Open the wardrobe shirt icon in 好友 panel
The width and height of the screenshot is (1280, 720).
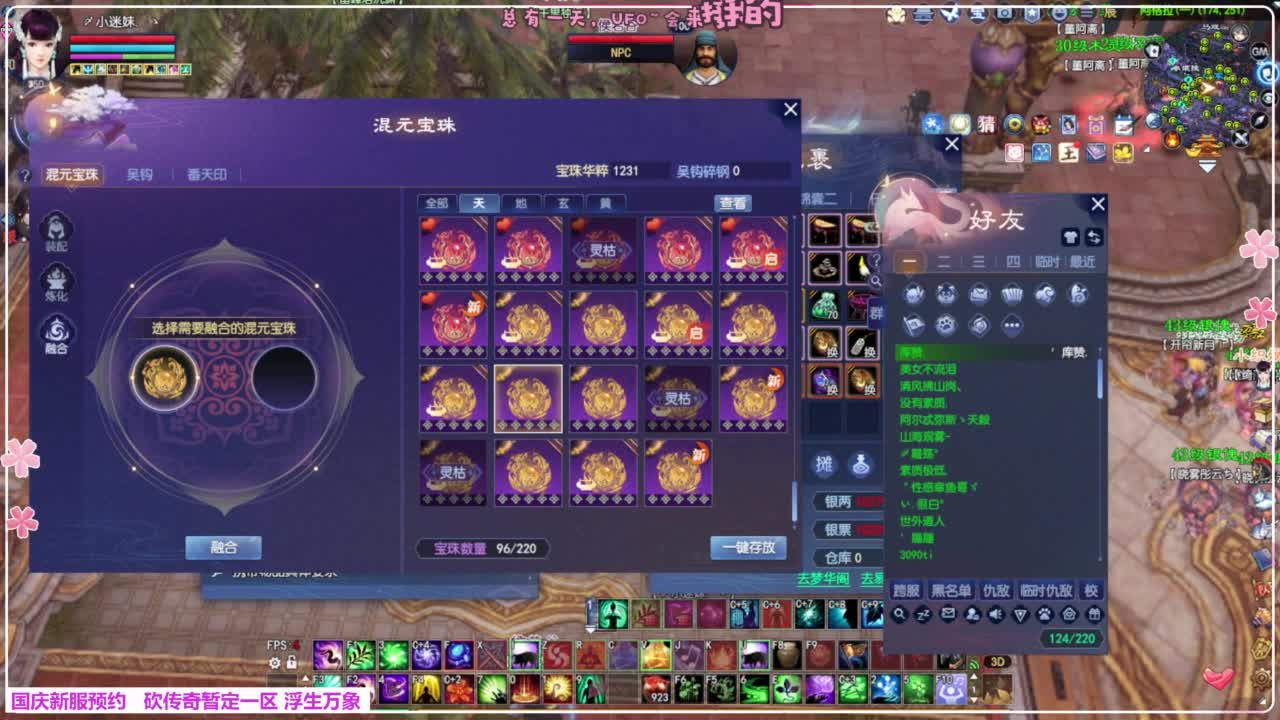(x=1070, y=238)
